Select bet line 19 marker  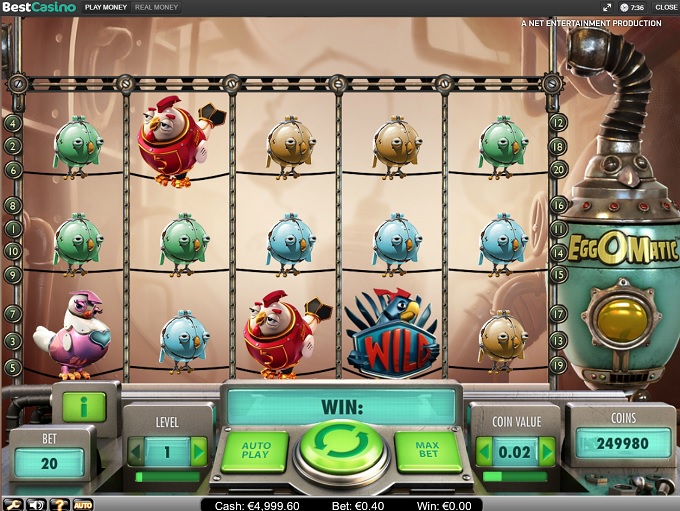(x=559, y=365)
